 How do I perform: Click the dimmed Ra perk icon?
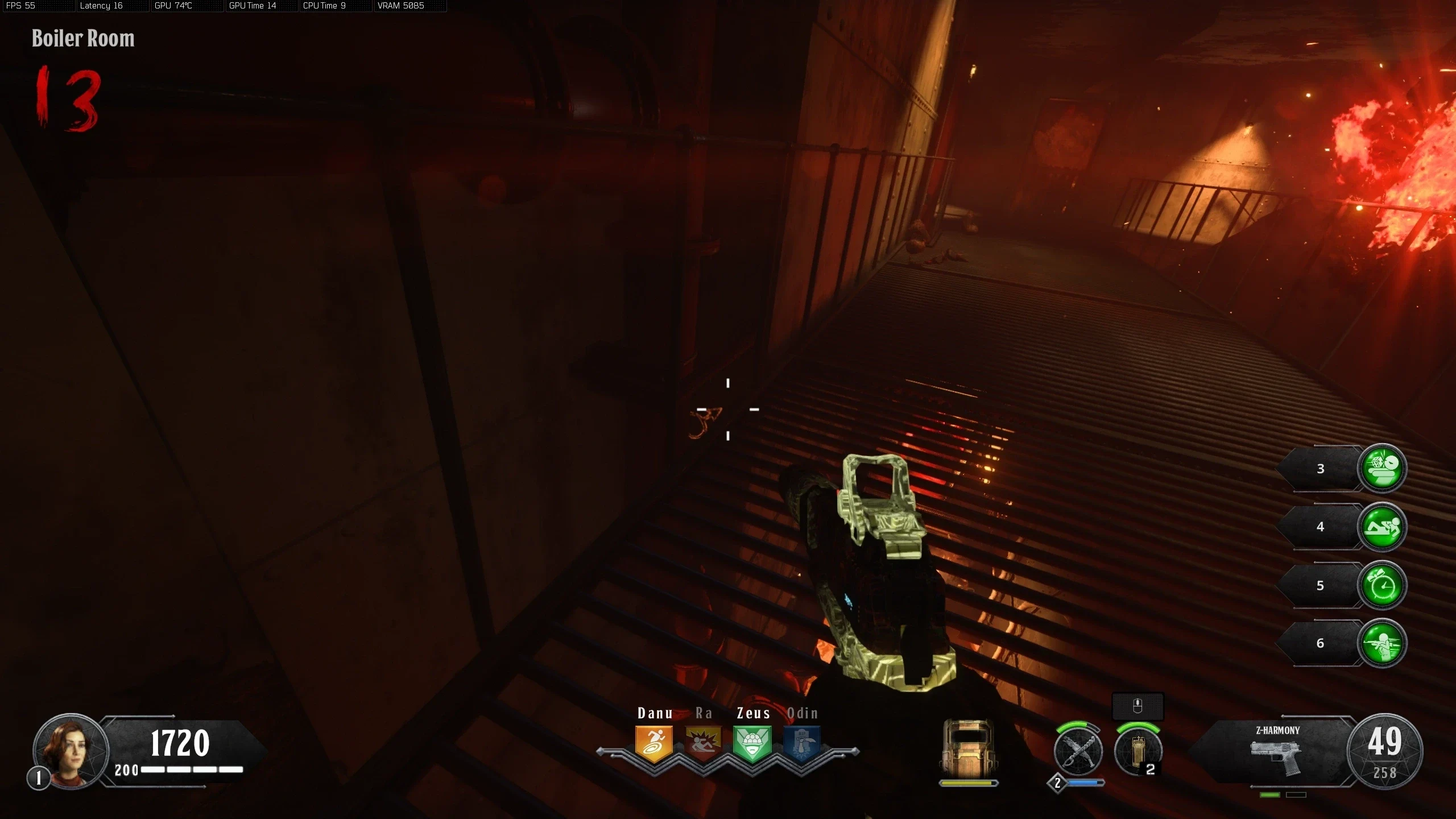[704, 743]
